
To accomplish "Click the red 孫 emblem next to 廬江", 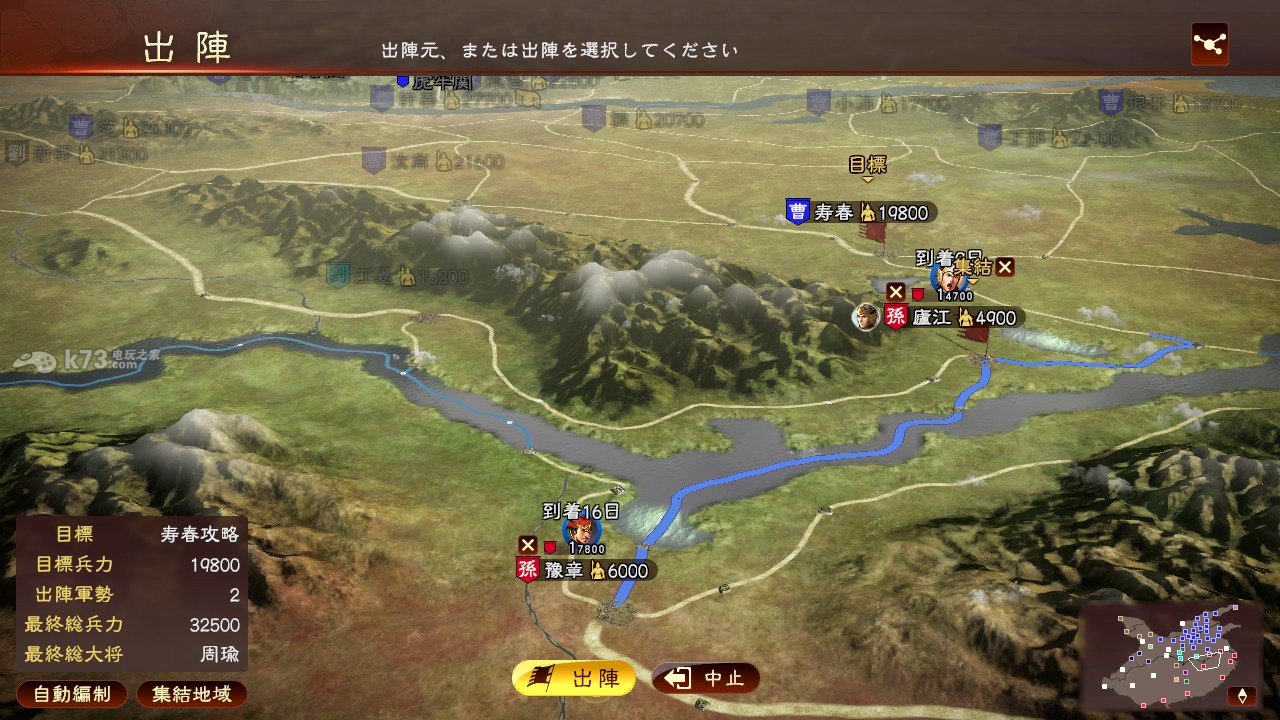I will tap(895, 317).
